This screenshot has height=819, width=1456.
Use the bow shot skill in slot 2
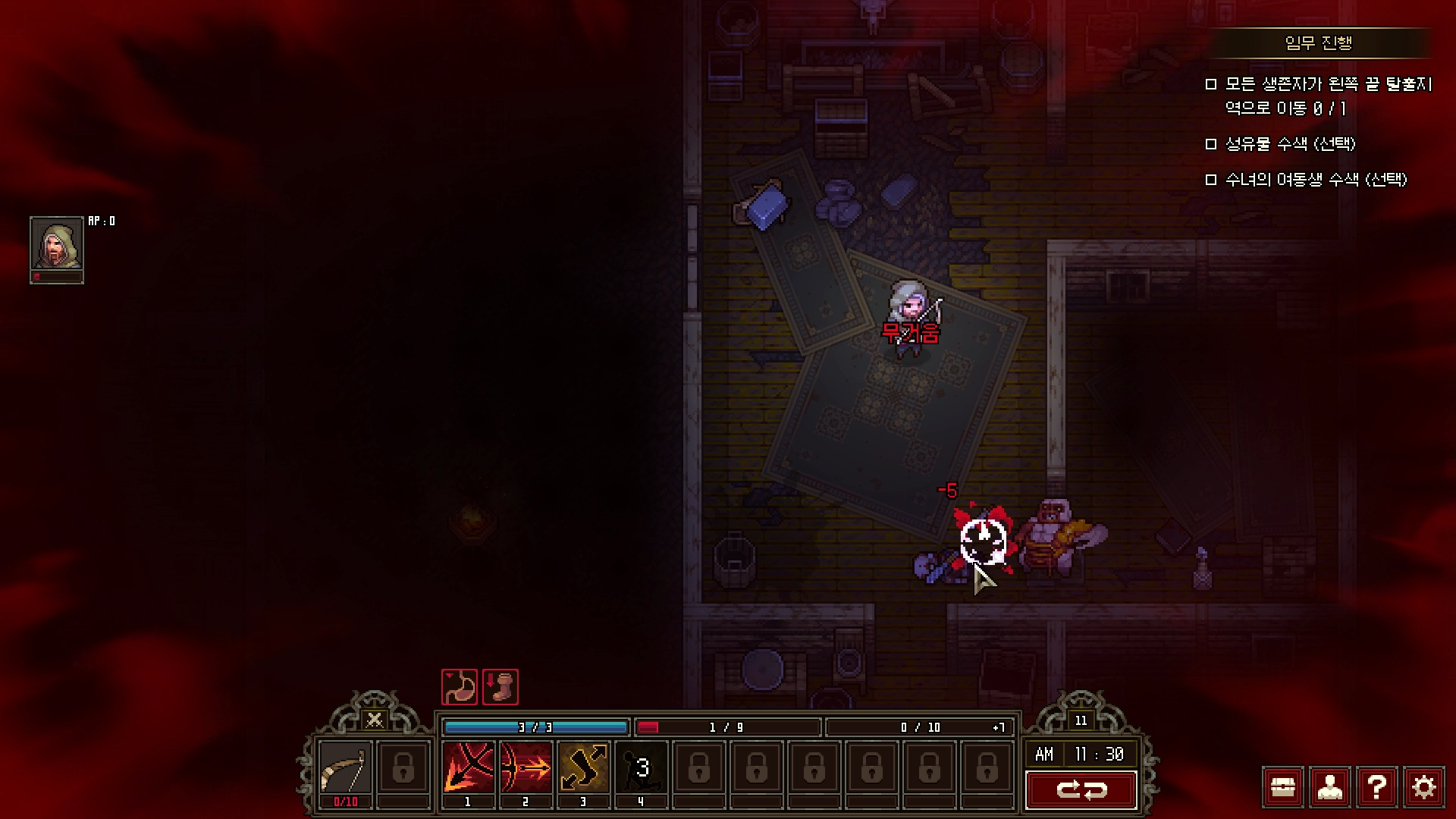(x=526, y=767)
